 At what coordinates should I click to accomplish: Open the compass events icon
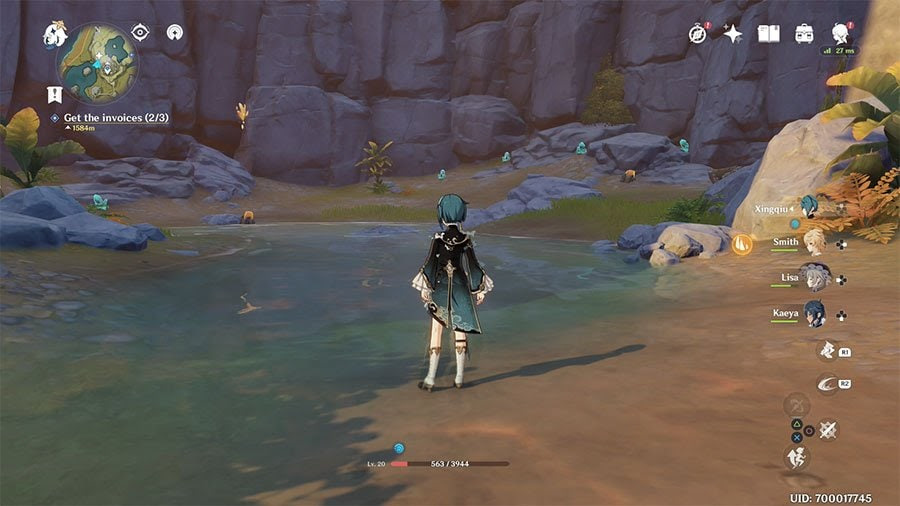coord(699,34)
